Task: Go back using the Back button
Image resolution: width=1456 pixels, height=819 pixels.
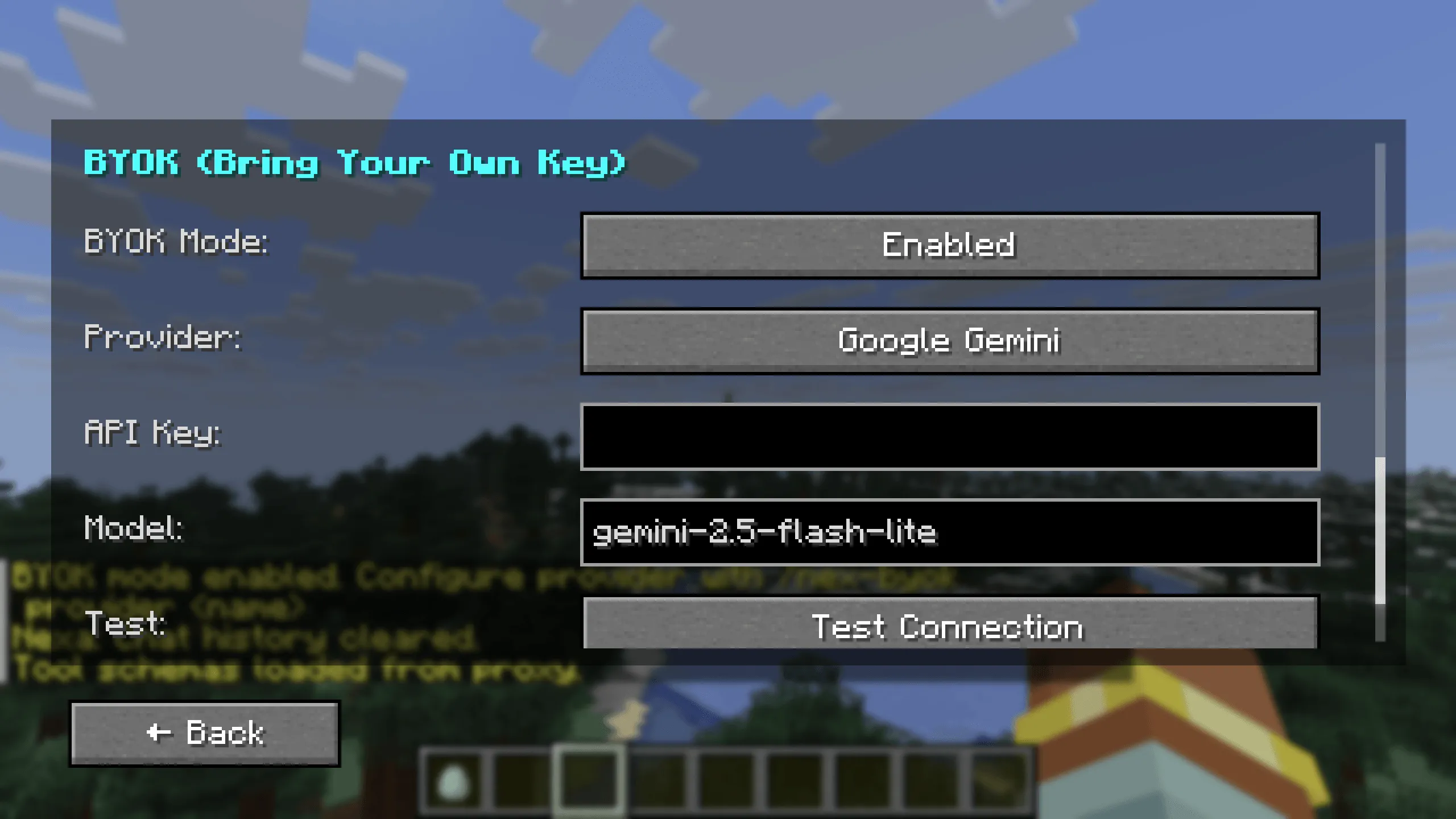Action: pyautogui.click(x=205, y=734)
